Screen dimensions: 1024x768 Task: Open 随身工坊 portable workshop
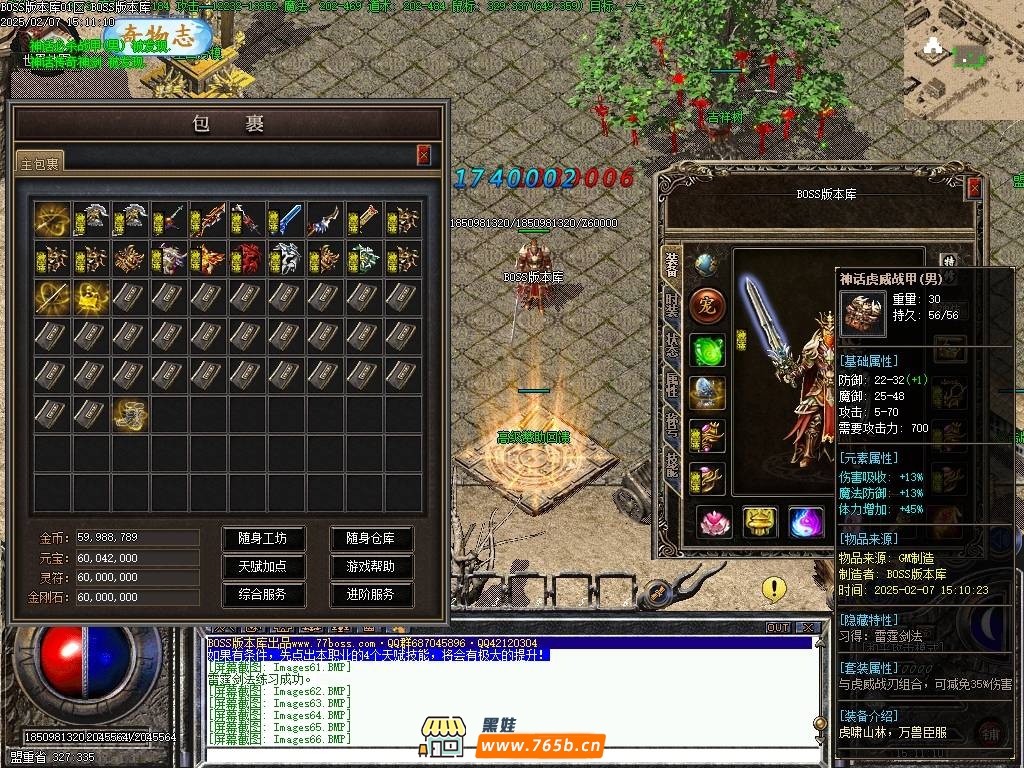tap(262, 538)
